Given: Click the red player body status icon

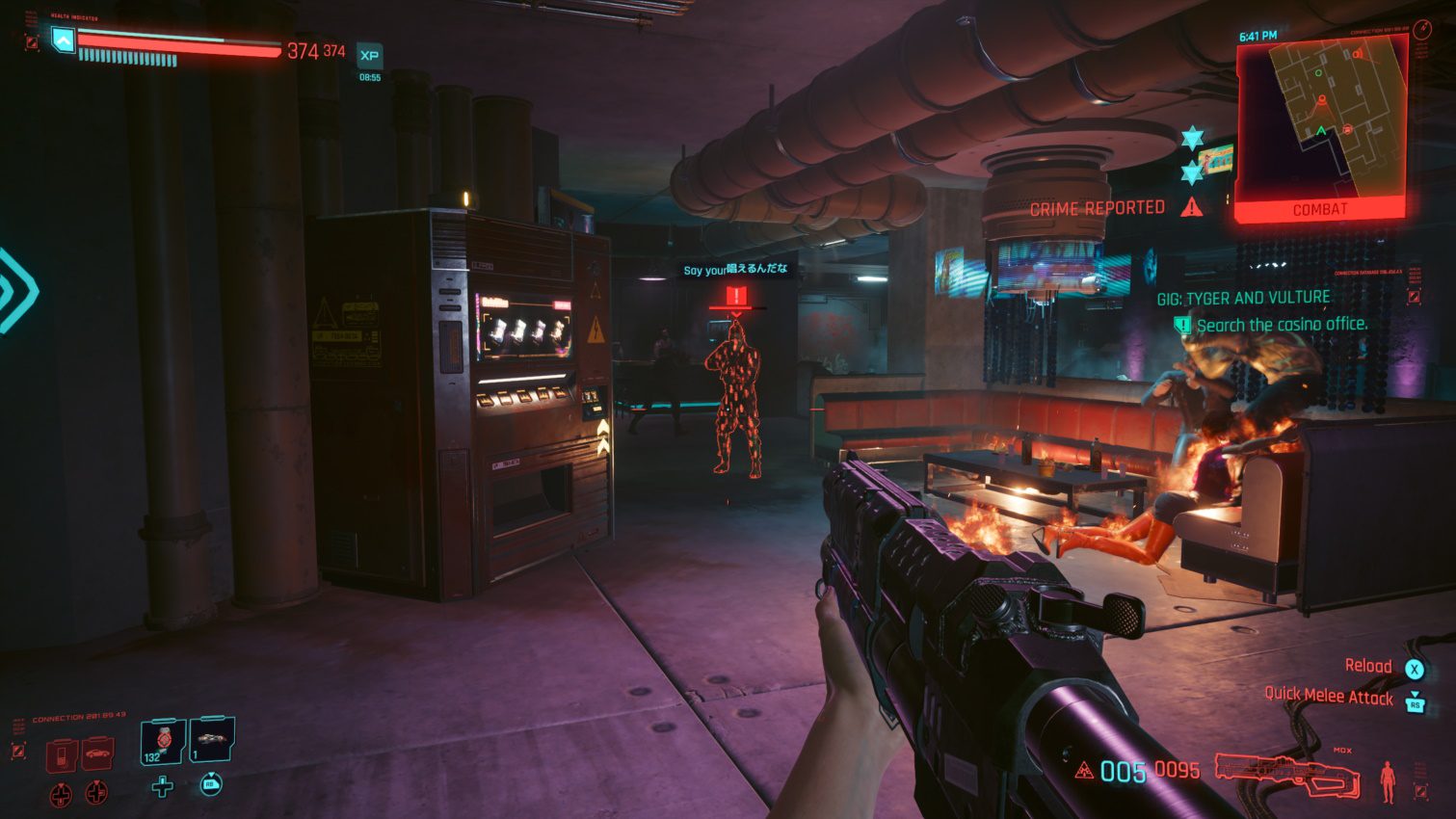Looking at the screenshot, I should coord(1387,780).
